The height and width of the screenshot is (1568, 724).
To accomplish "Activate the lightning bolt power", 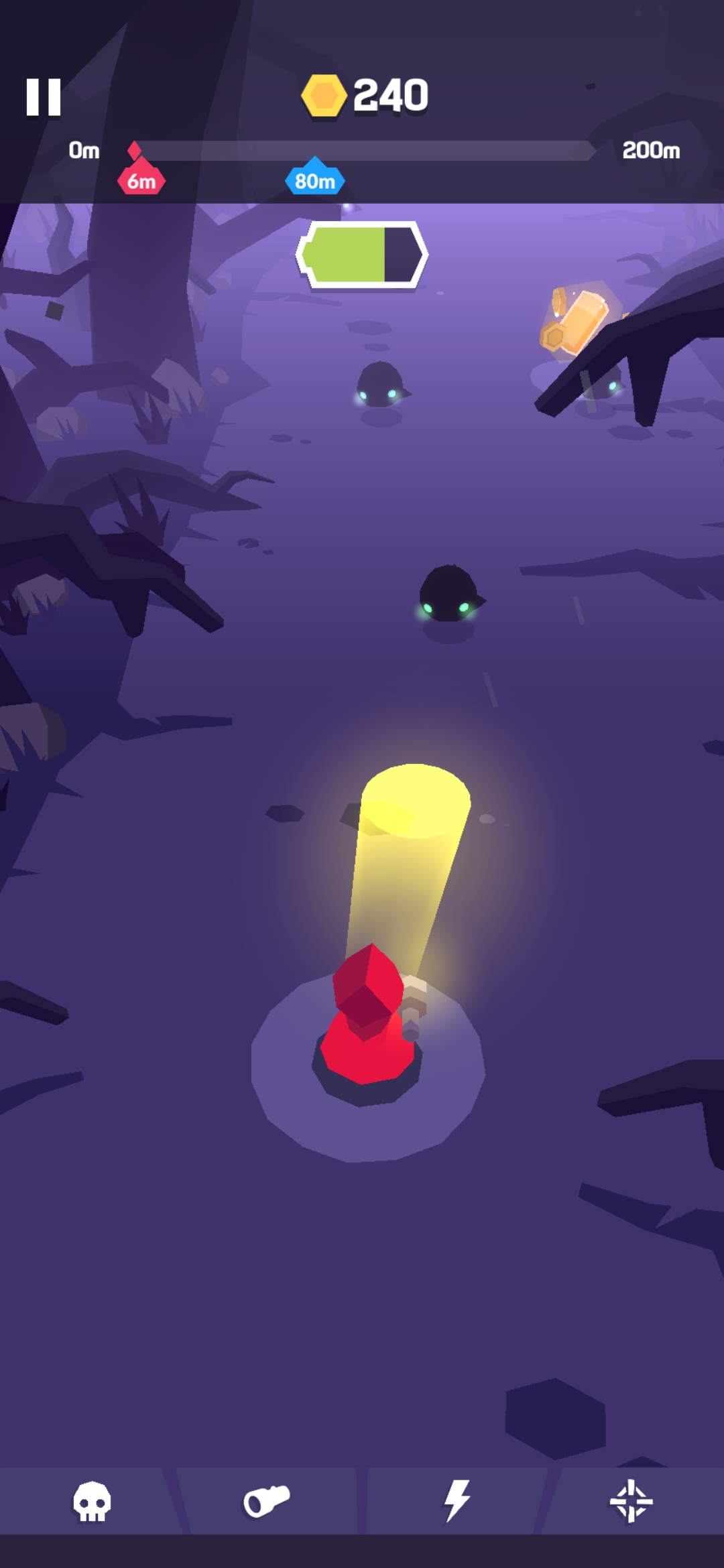I will pyautogui.click(x=457, y=1501).
